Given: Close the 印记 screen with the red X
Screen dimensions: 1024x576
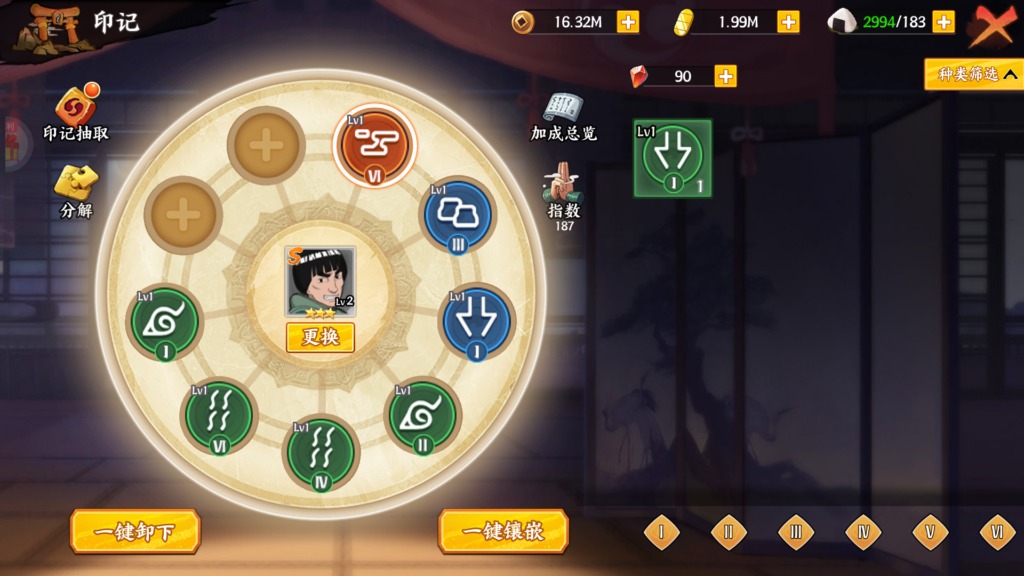Looking at the screenshot, I should click(x=991, y=25).
